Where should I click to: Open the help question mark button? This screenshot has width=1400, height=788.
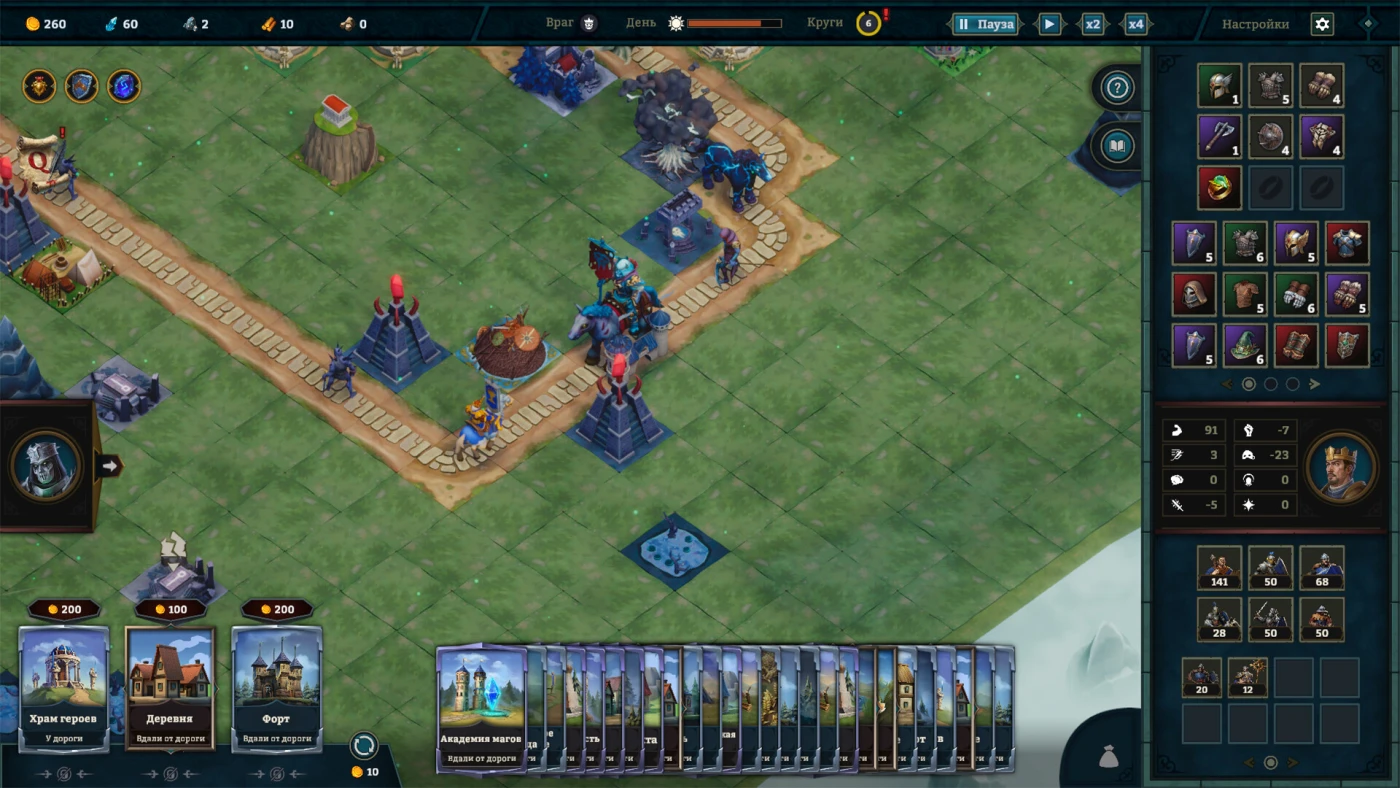click(x=1118, y=89)
